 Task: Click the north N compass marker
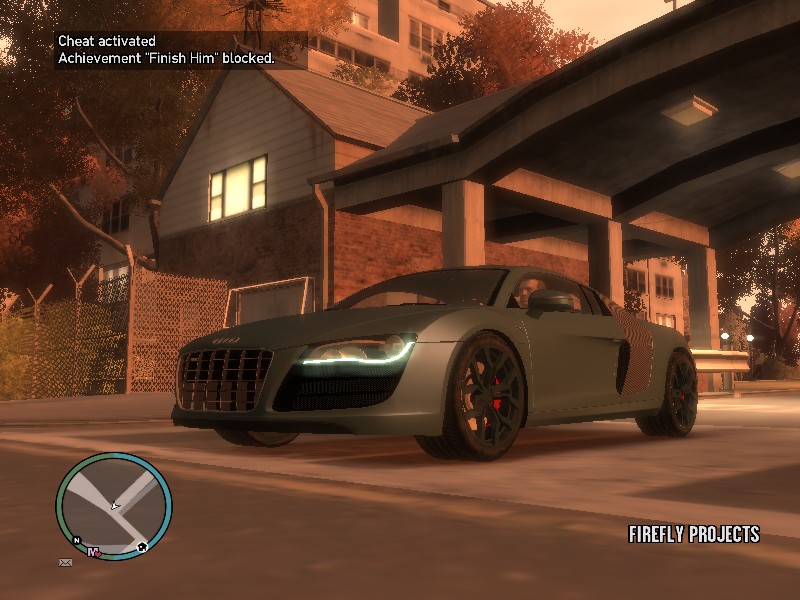(77, 540)
